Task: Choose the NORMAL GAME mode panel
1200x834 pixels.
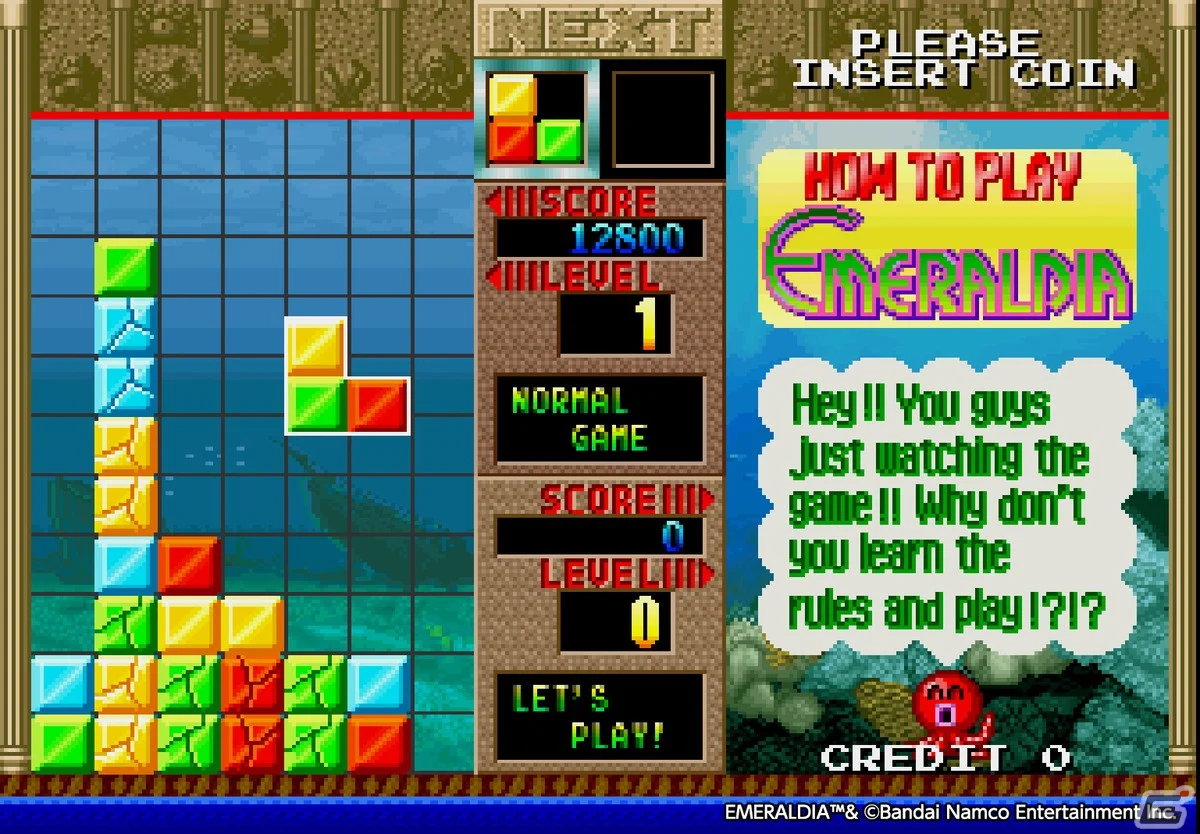Action: click(x=600, y=420)
